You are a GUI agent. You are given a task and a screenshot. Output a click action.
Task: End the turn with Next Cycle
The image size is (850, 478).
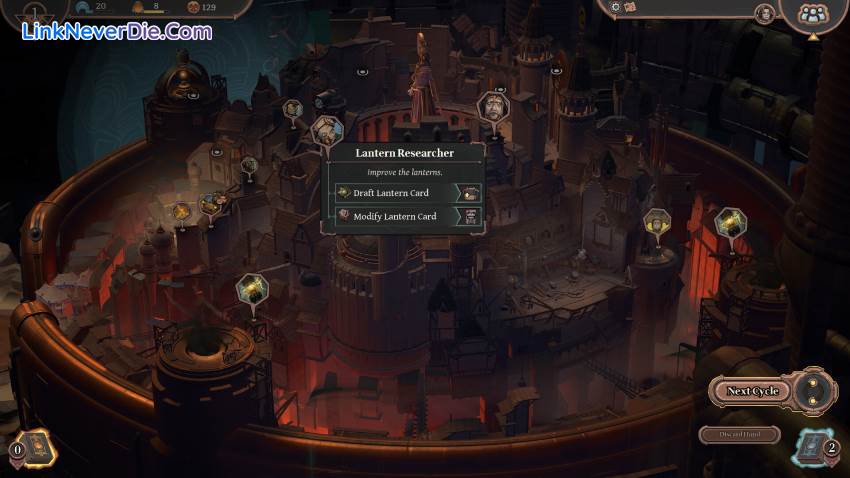pyautogui.click(x=752, y=391)
